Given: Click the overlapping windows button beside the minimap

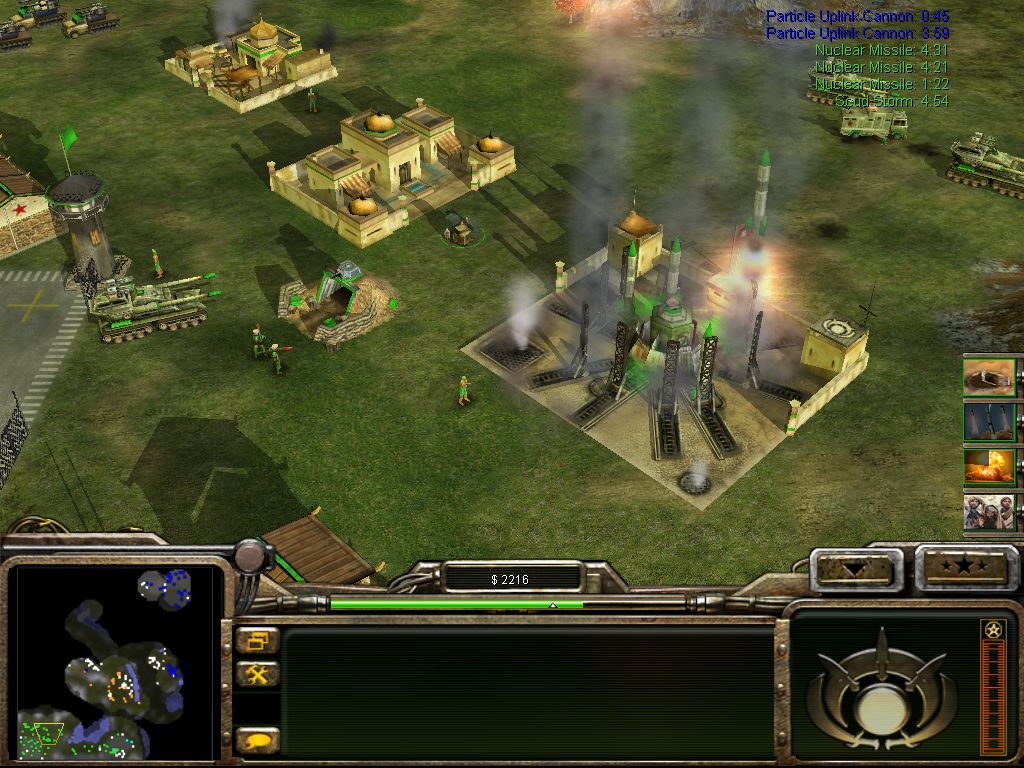Looking at the screenshot, I should point(258,641).
